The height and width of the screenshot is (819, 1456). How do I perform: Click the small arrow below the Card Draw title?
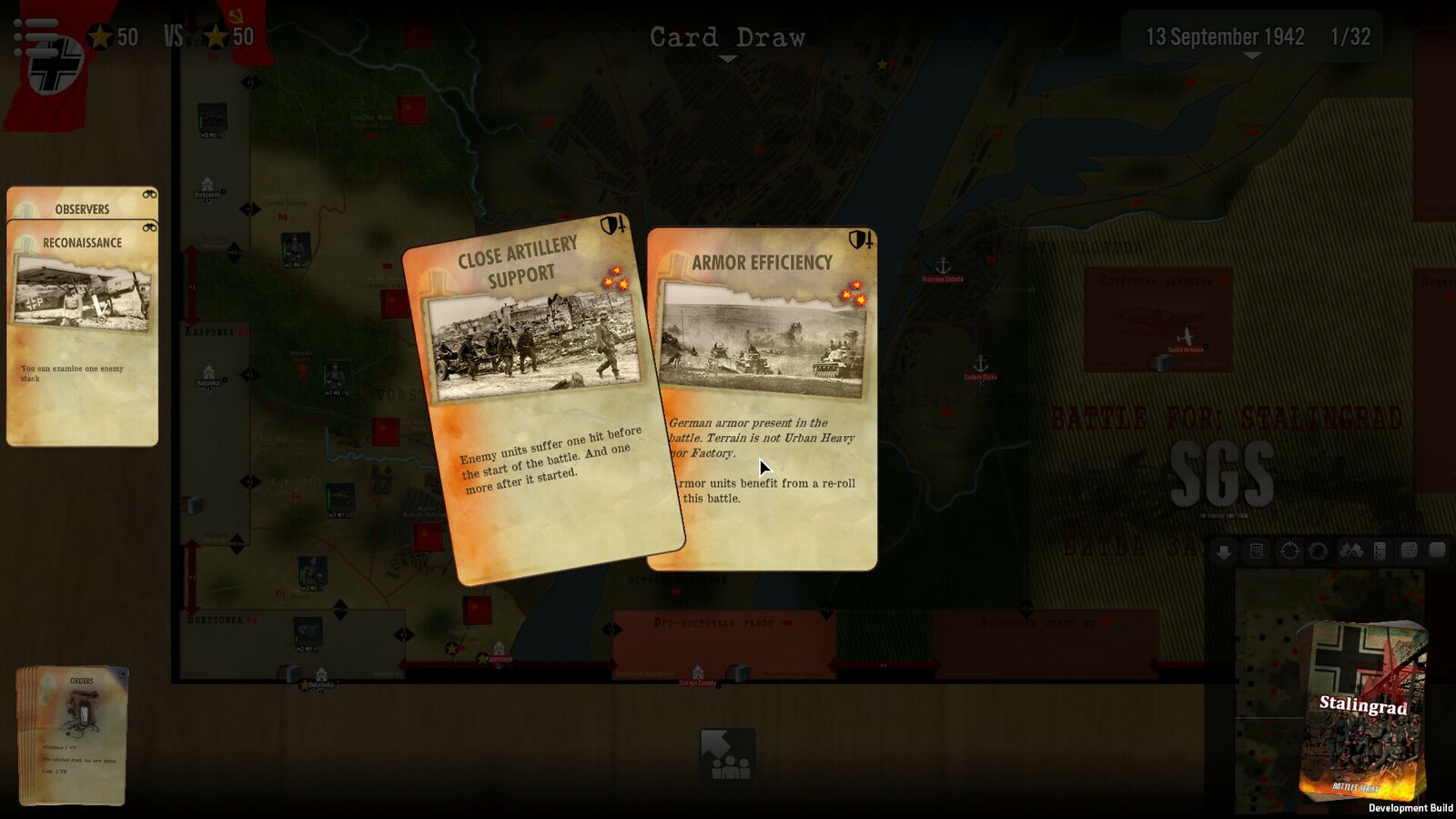click(726, 57)
